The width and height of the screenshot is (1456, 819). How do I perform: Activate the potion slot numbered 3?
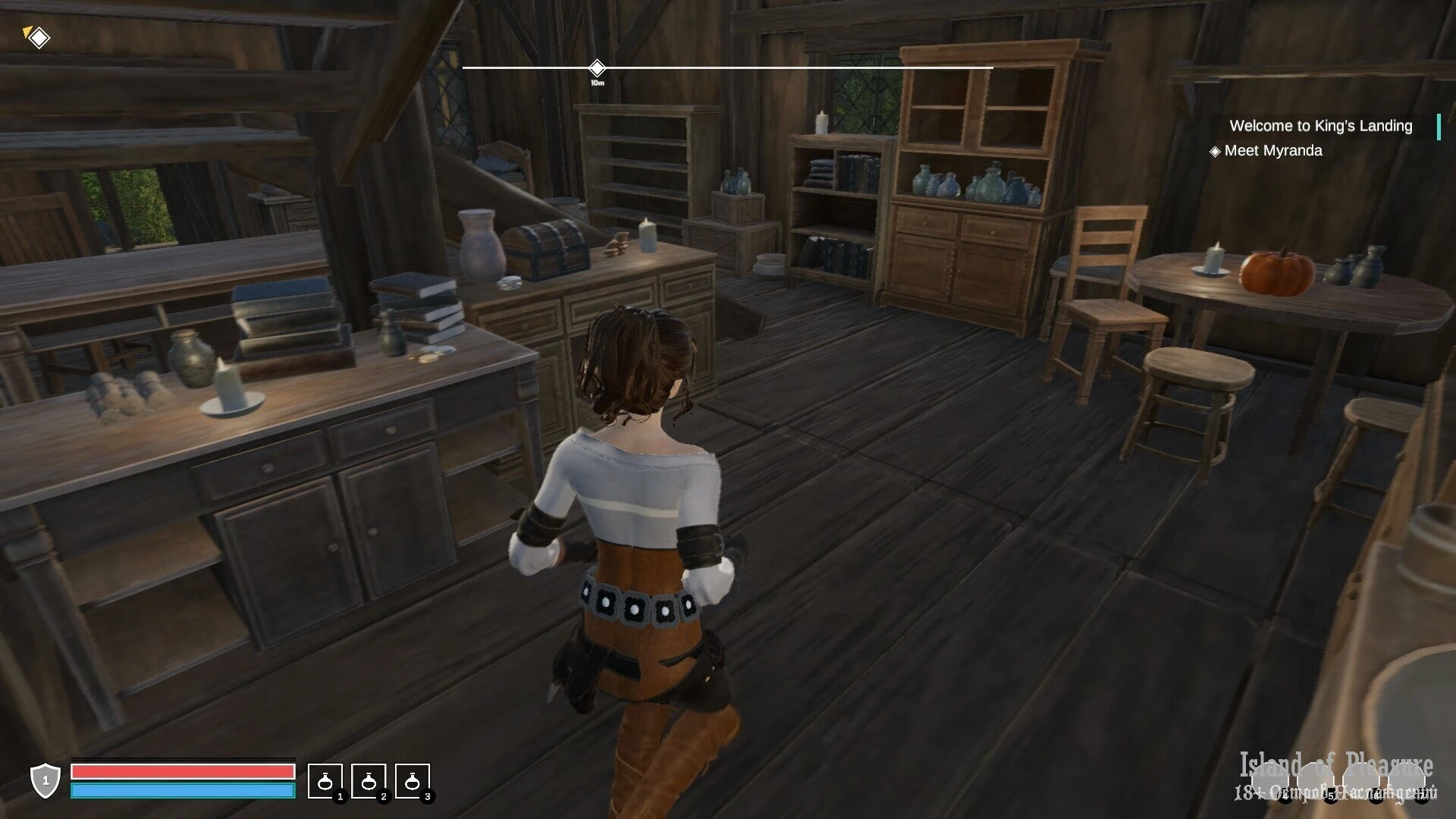tap(412, 781)
